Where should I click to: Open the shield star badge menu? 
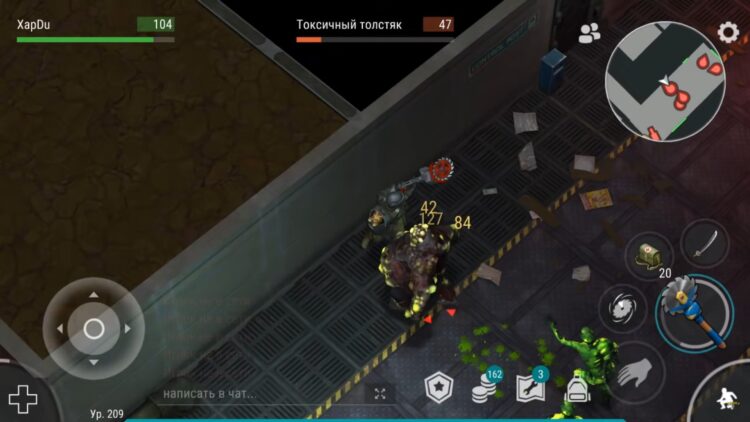point(439,389)
